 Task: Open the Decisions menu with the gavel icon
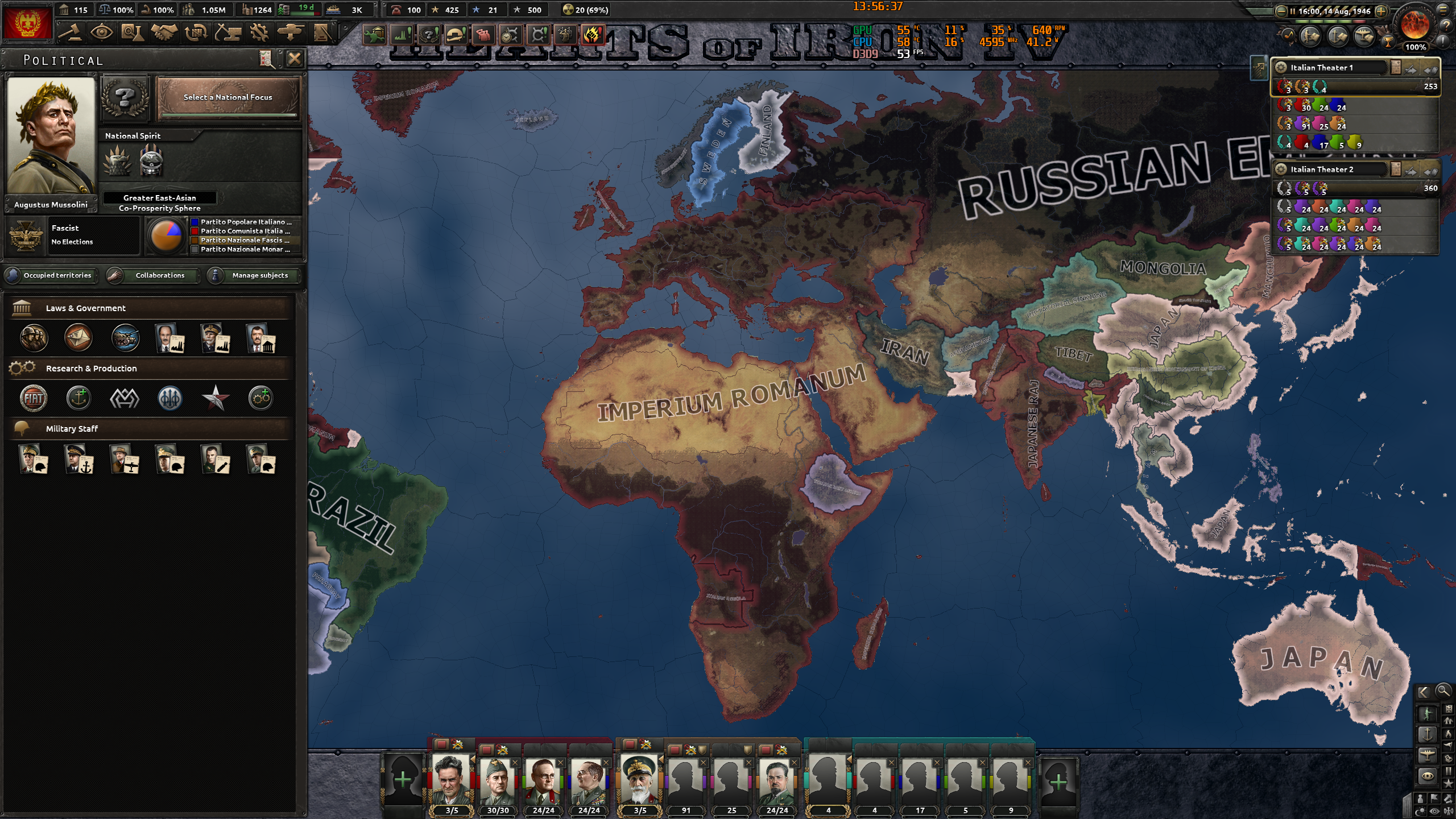coord(71,32)
